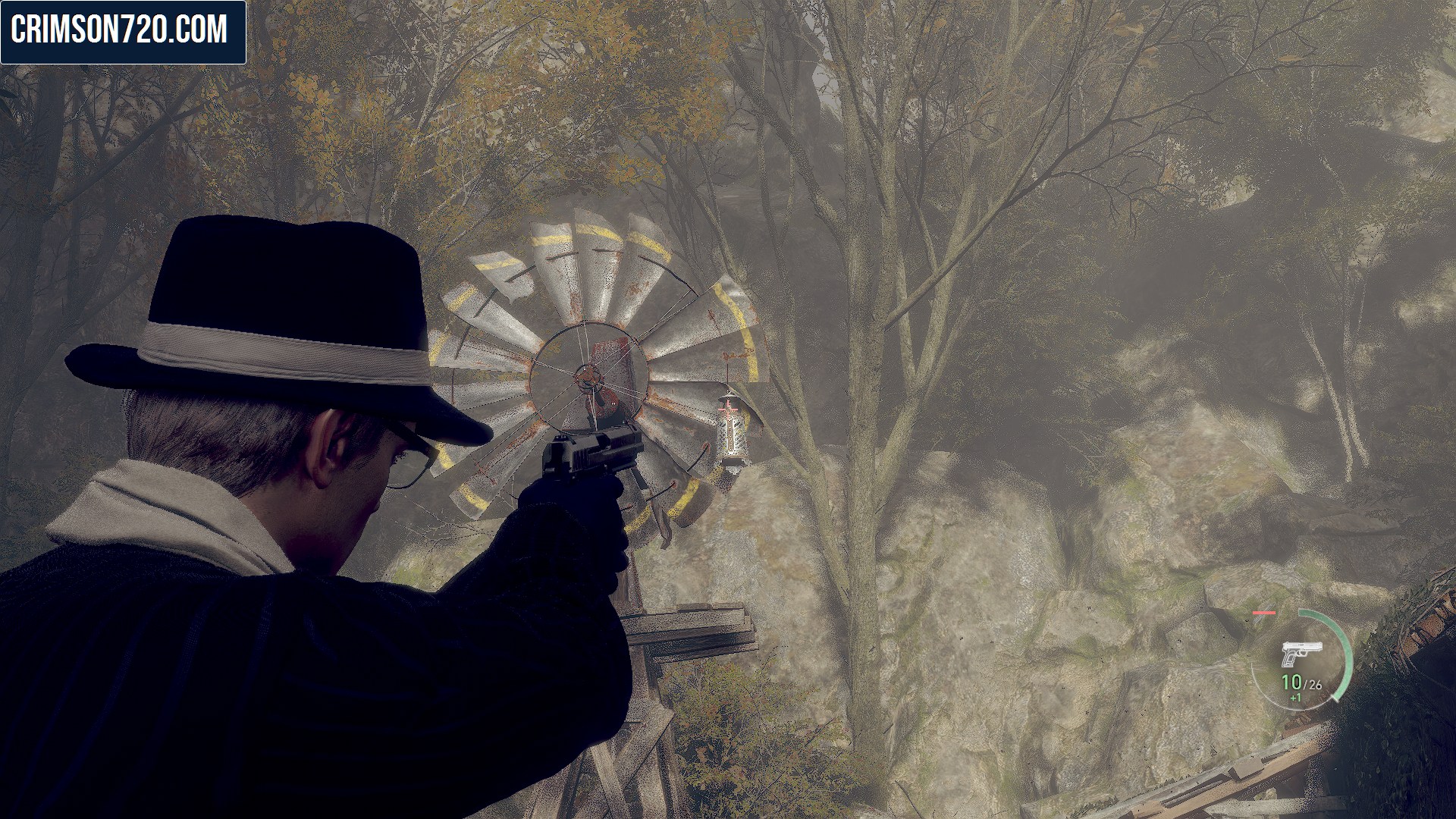Open the CRIMSON720.COM watermark link
The height and width of the screenshot is (819, 1456).
tap(123, 31)
